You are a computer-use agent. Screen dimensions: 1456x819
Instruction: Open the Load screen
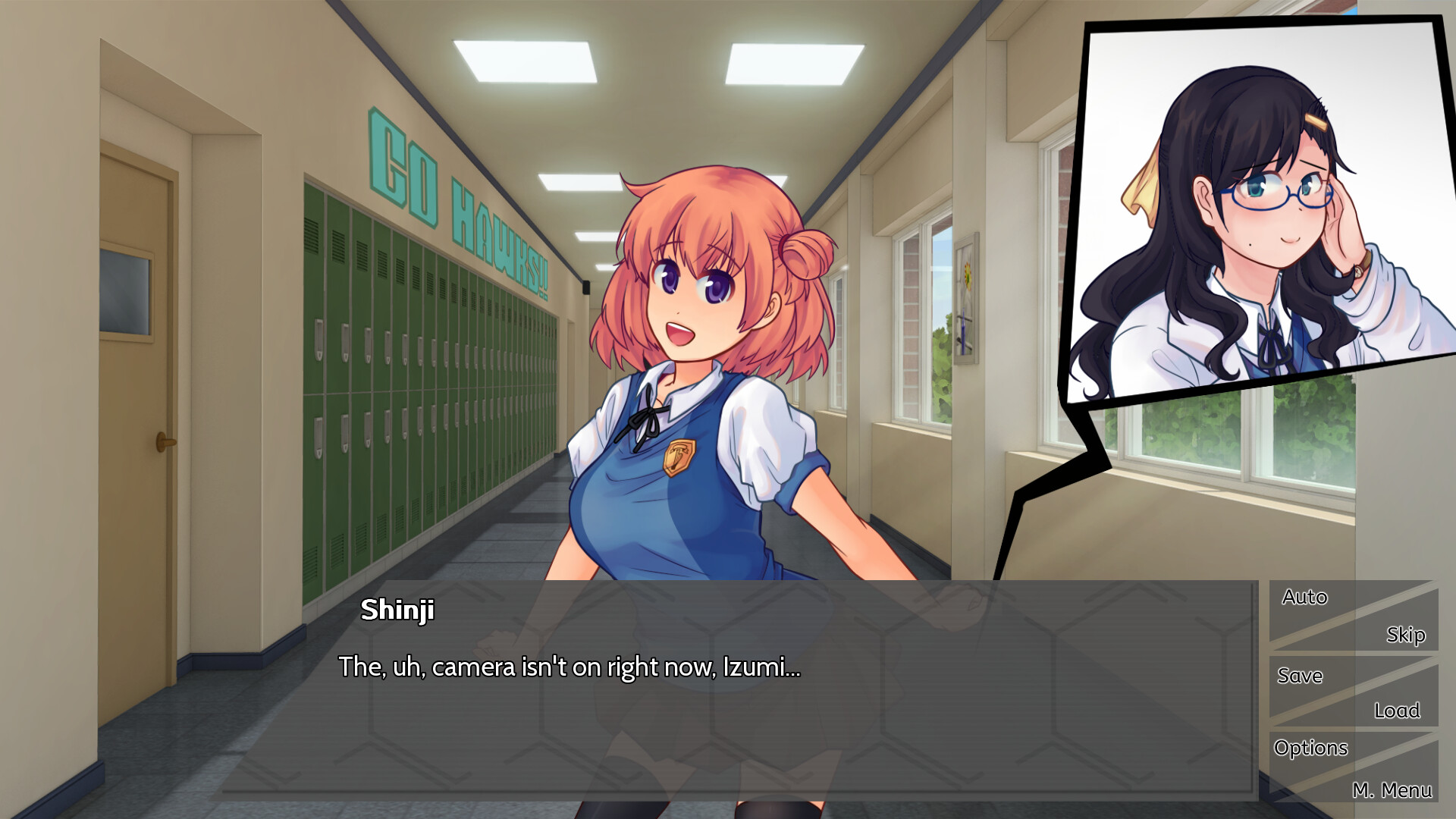pyautogui.click(x=1399, y=711)
